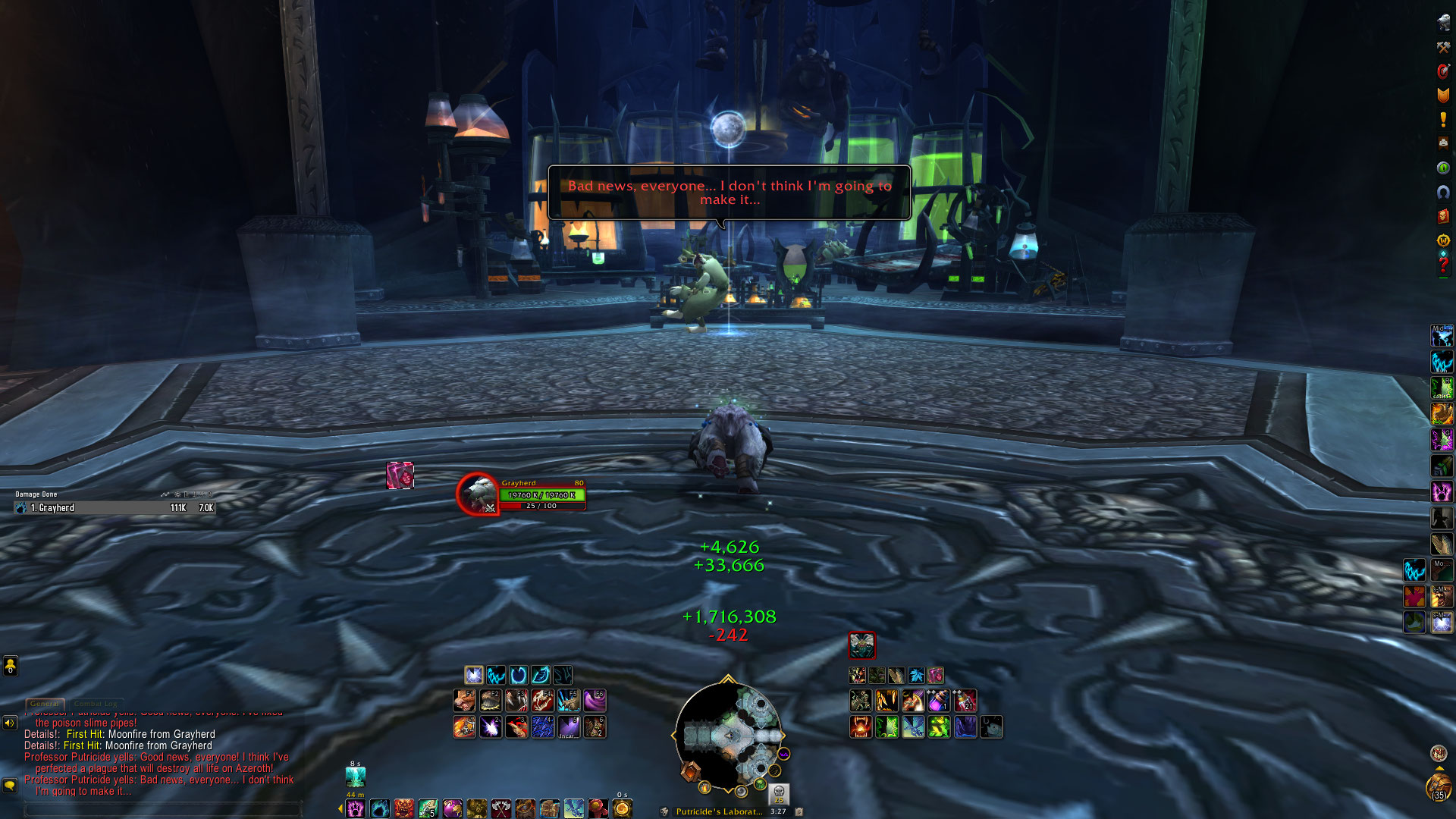The width and height of the screenshot is (1456, 819).
Task: Open the horseshoe collections icon
Action: tap(1442, 192)
